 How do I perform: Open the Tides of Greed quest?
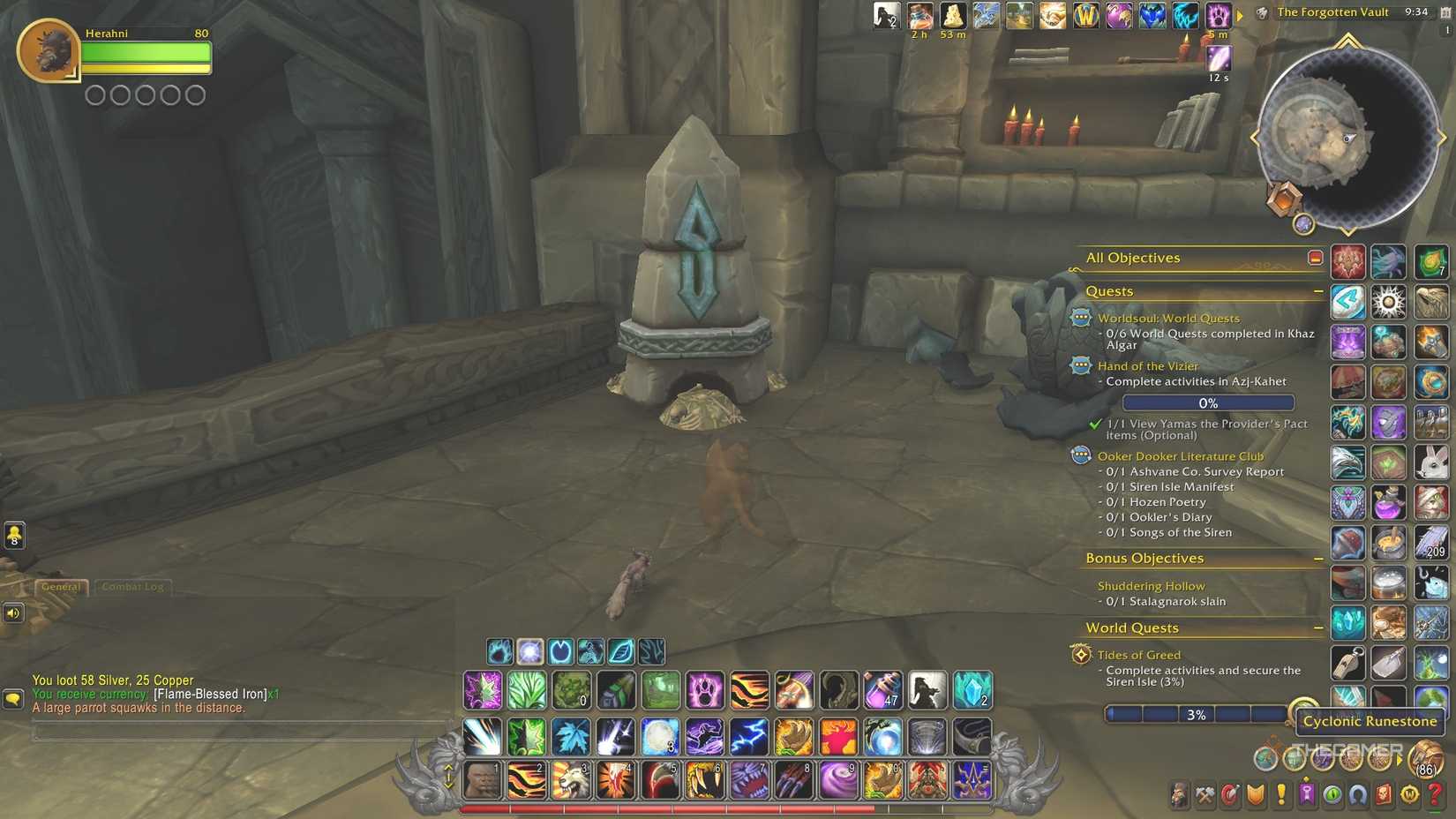pyautogui.click(x=1137, y=655)
